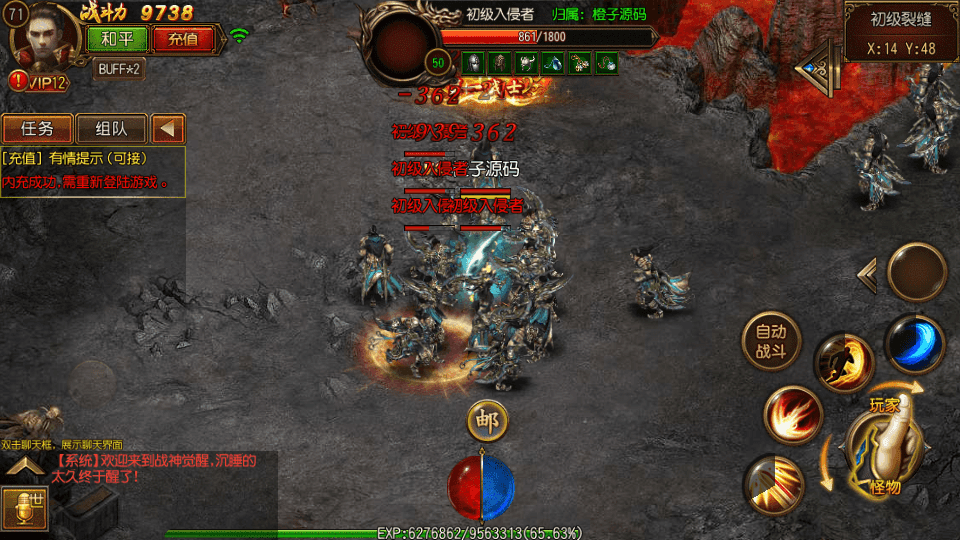
Task: Cast the fire slash skill
Action: pyautogui.click(x=793, y=416)
